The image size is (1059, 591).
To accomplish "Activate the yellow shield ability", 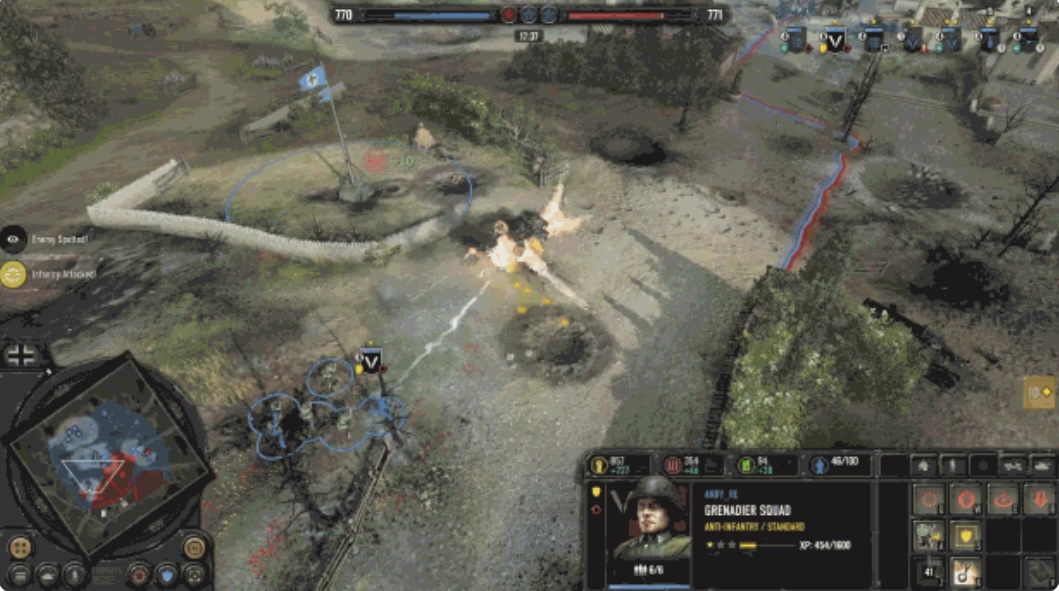I will (x=966, y=537).
